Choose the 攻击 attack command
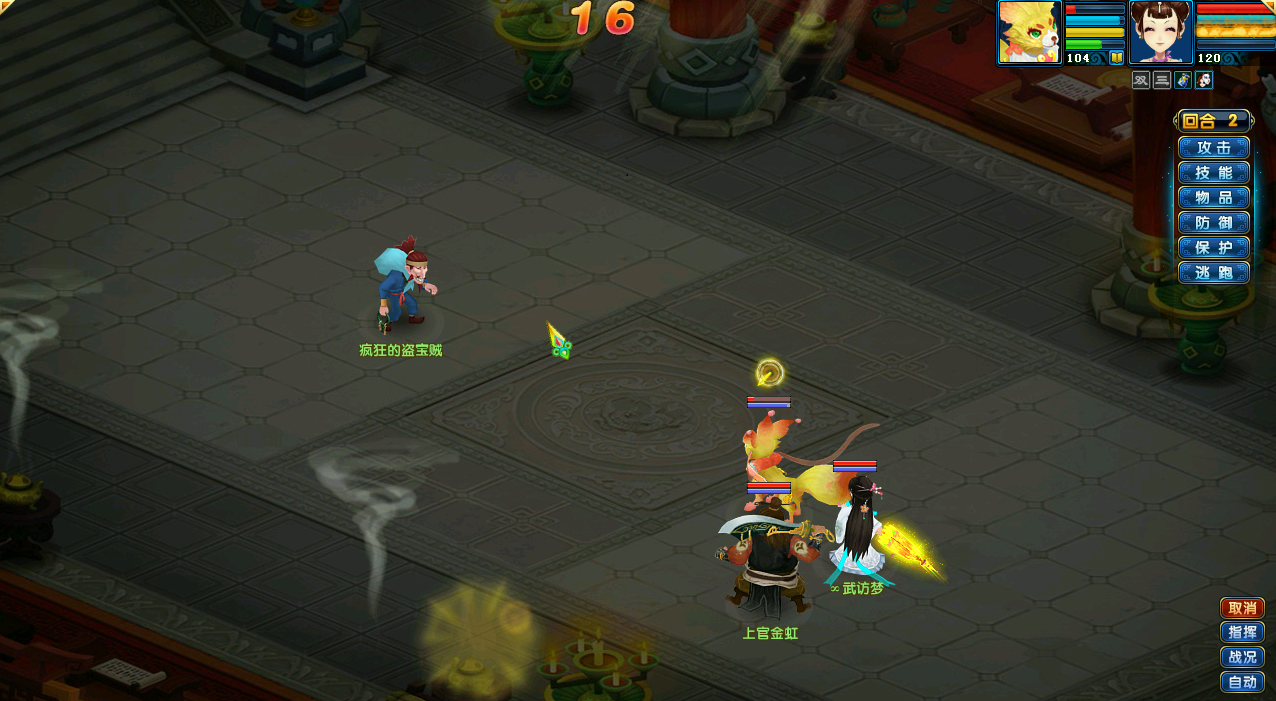 (x=1213, y=147)
